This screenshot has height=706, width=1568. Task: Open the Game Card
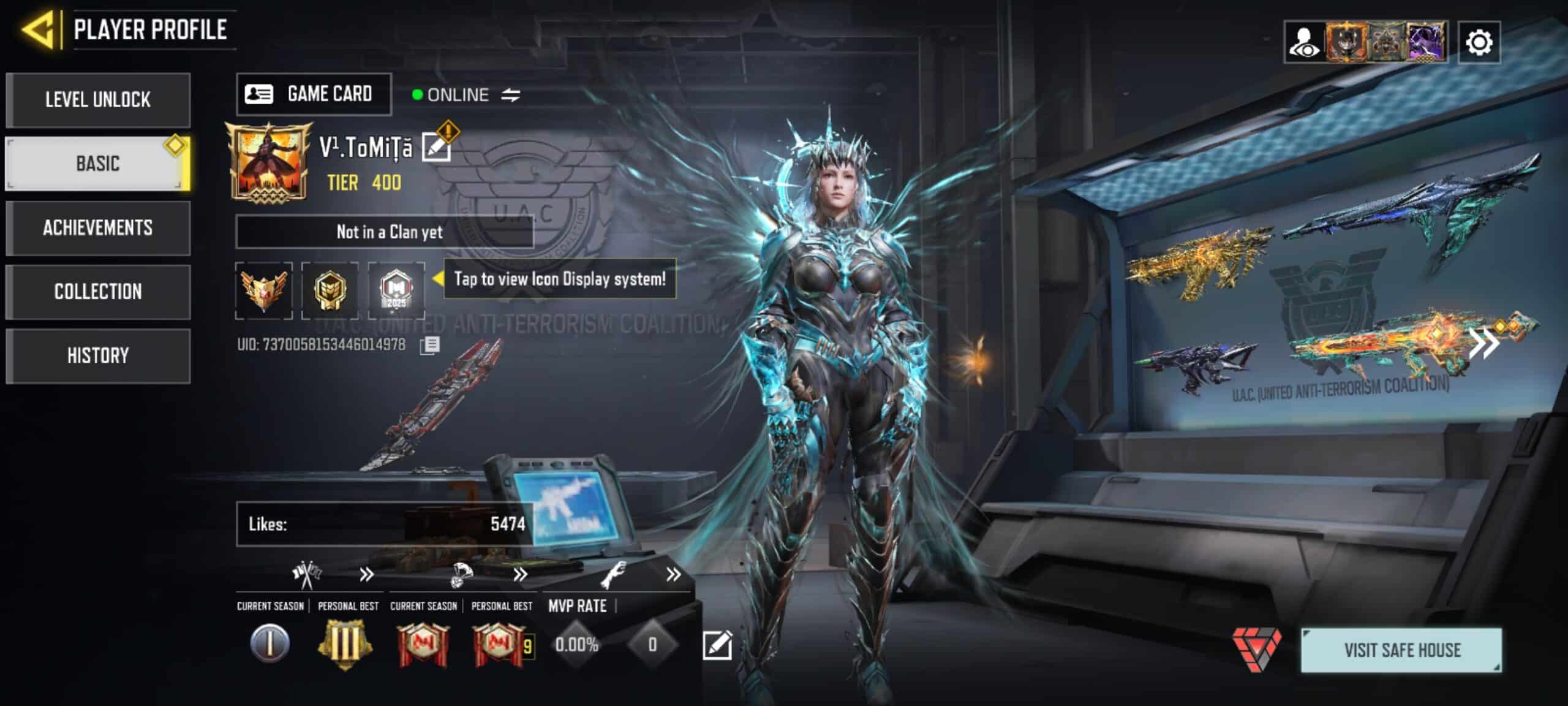point(314,94)
